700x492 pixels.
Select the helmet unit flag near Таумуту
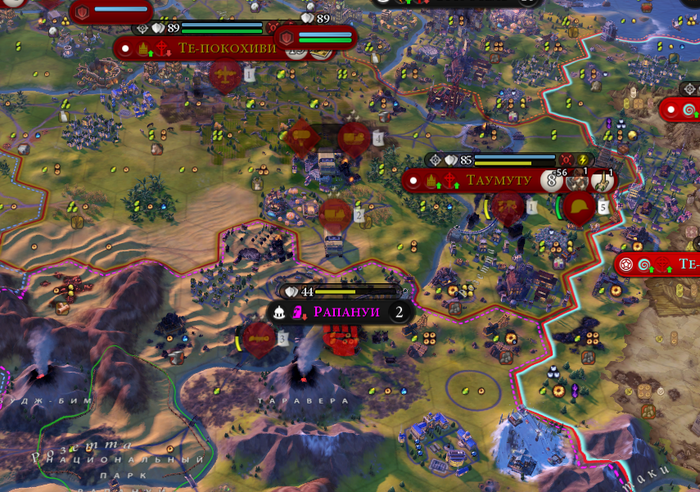[577, 207]
